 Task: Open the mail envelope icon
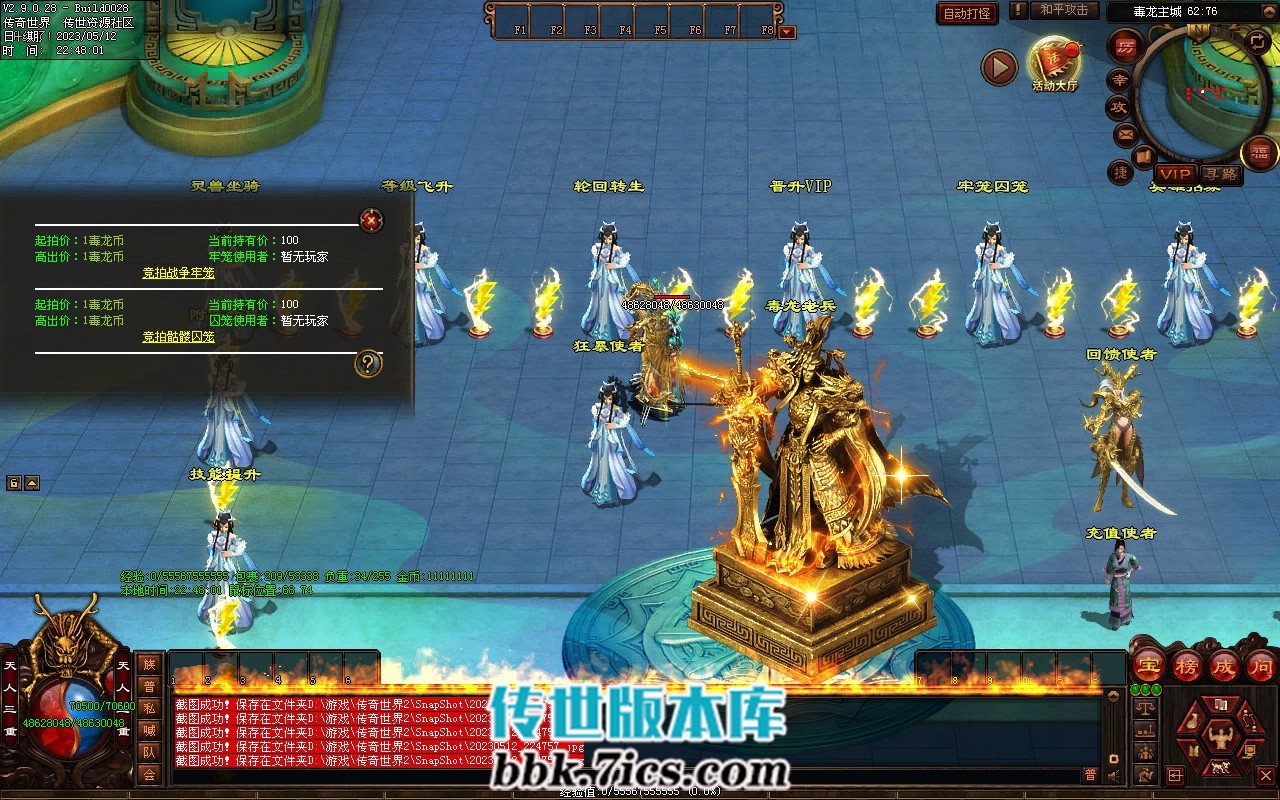click(x=1126, y=134)
